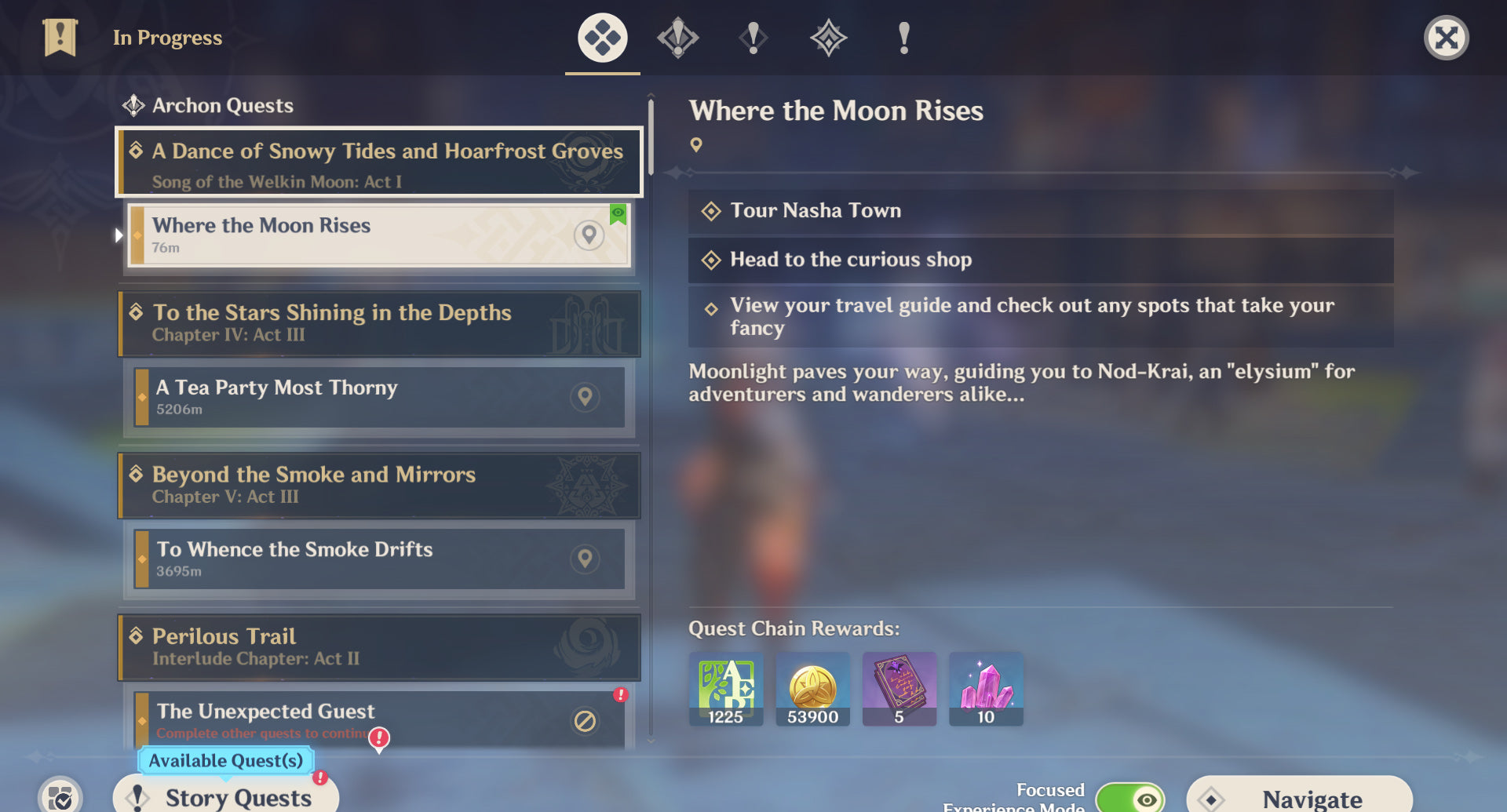Inspect the 53900 Mora reward

tap(812, 688)
